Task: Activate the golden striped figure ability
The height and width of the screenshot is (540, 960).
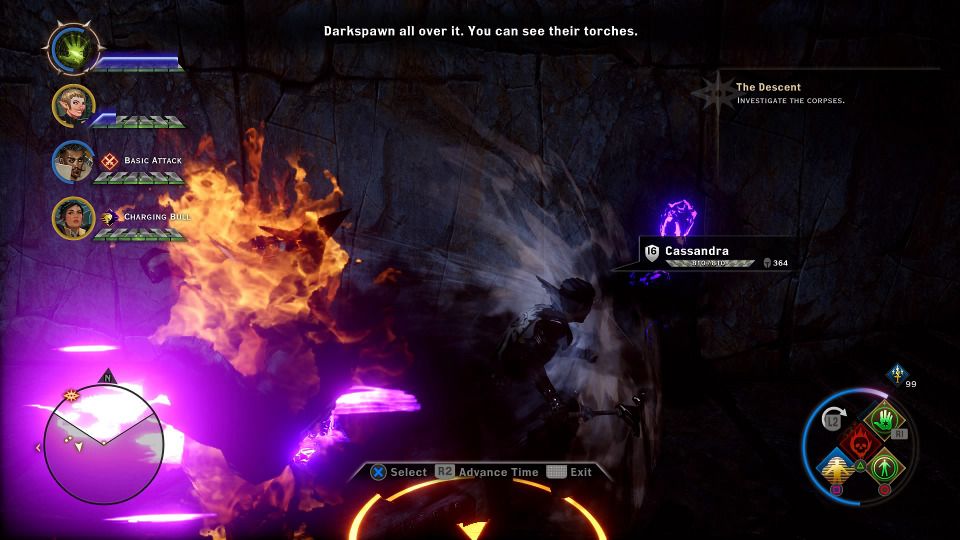Action: coord(836,465)
